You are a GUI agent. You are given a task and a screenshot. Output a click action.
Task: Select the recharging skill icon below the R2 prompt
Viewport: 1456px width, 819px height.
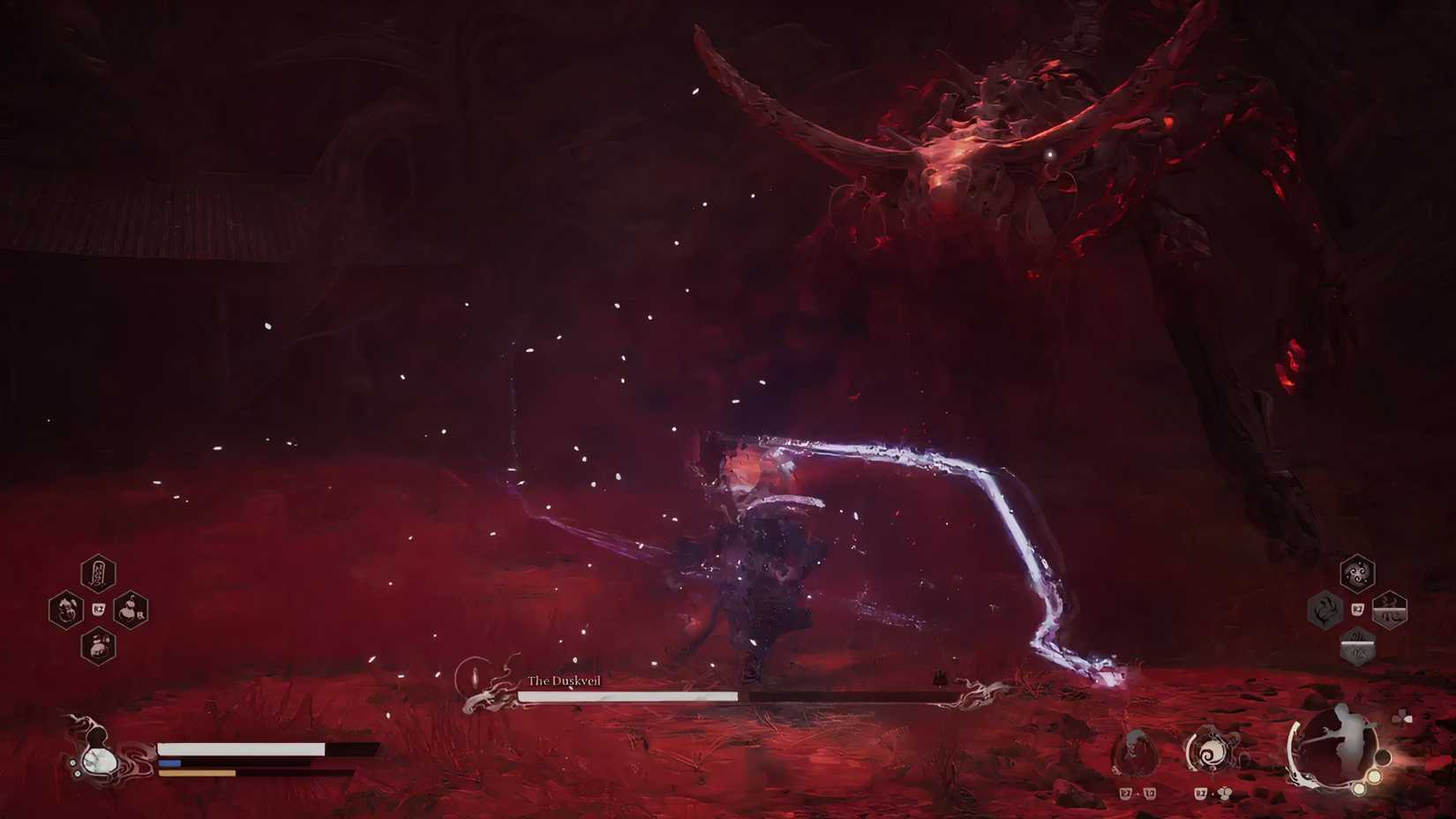click(x=1358, y=647)
